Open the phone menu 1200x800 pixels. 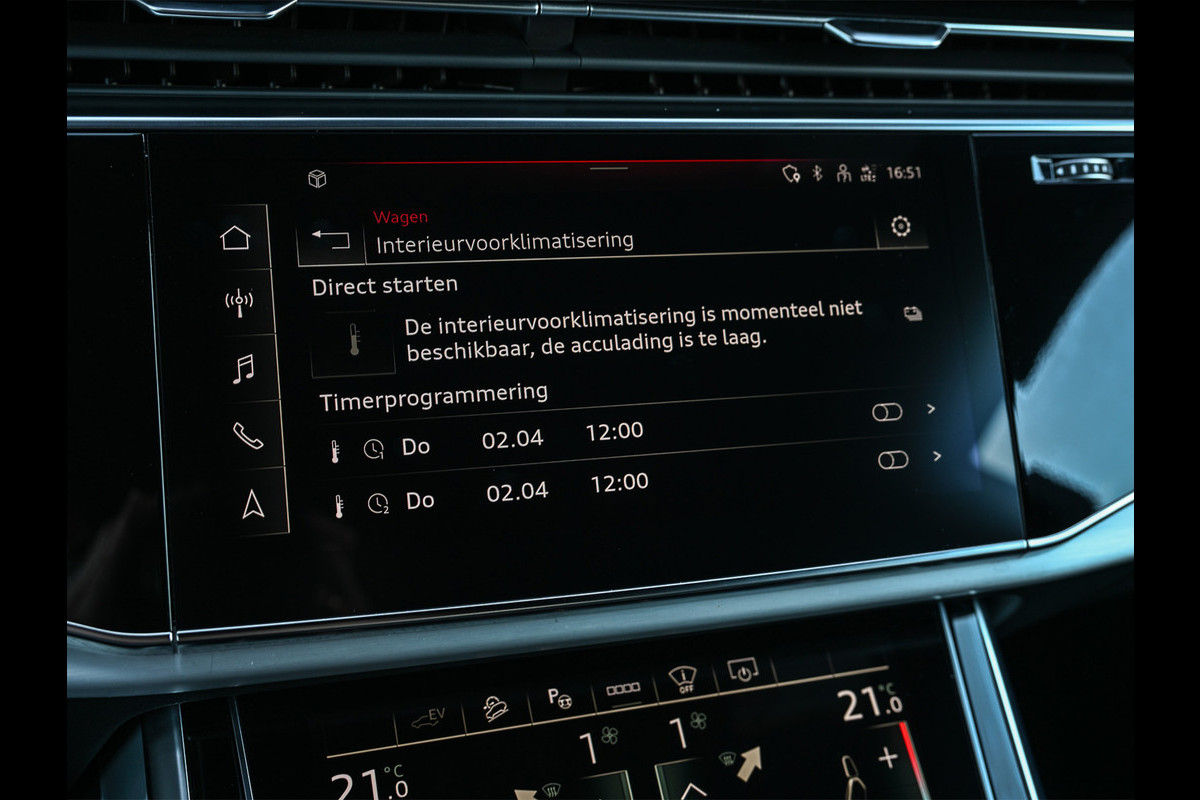[x=247, y=436]
